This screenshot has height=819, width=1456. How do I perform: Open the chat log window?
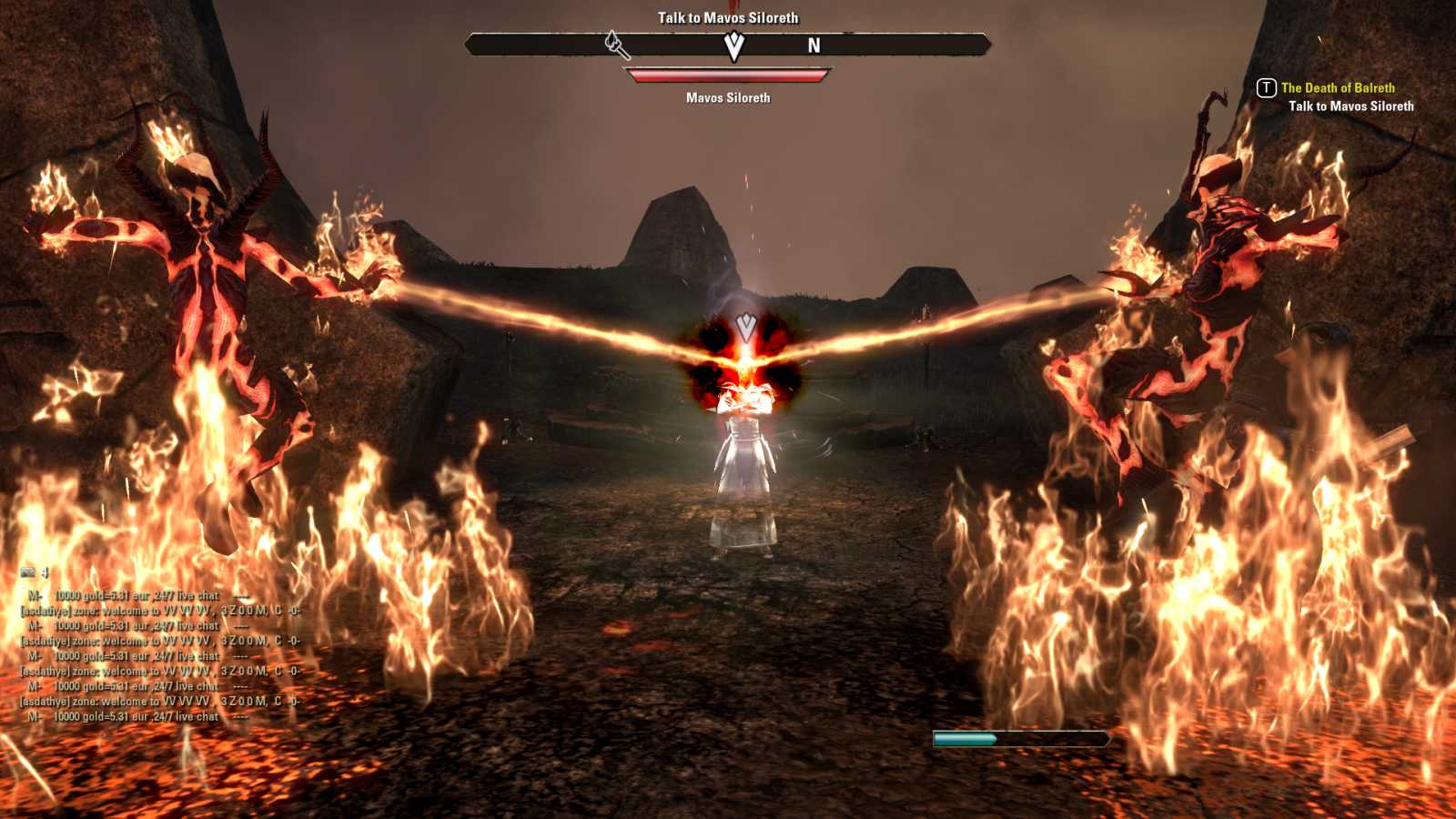pos(160,655)
